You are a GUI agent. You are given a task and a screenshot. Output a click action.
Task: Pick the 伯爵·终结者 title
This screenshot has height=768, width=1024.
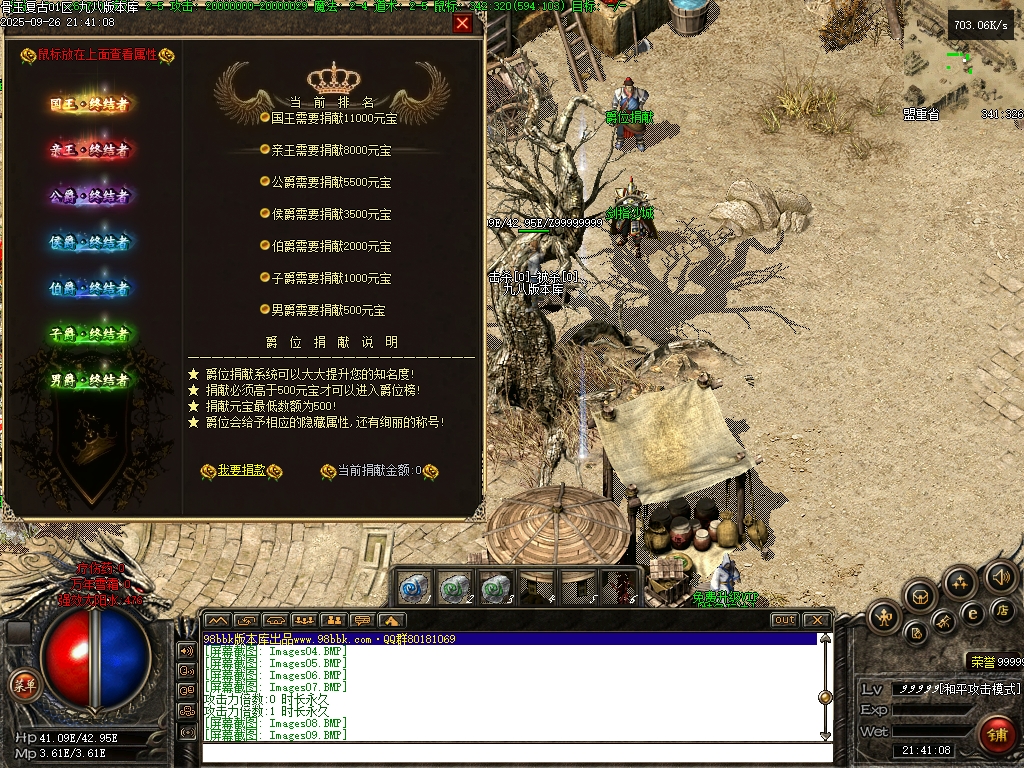tap(90, 288)
